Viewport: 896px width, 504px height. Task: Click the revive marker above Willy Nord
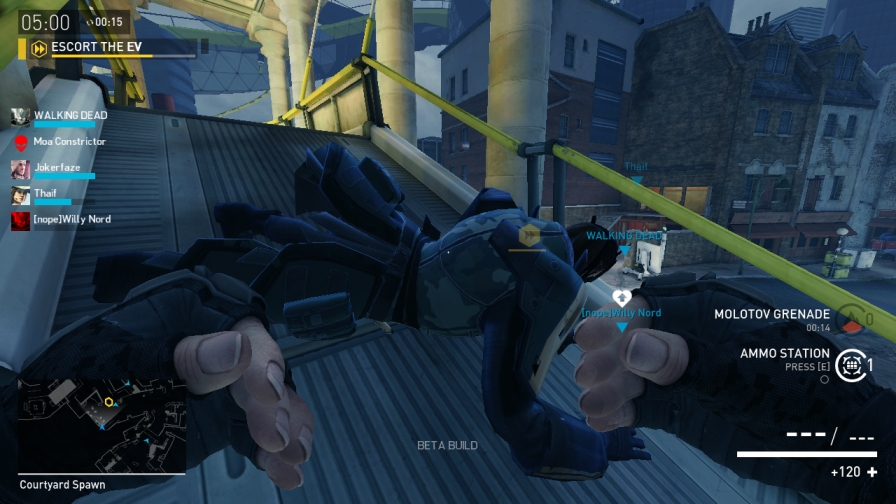621,297
